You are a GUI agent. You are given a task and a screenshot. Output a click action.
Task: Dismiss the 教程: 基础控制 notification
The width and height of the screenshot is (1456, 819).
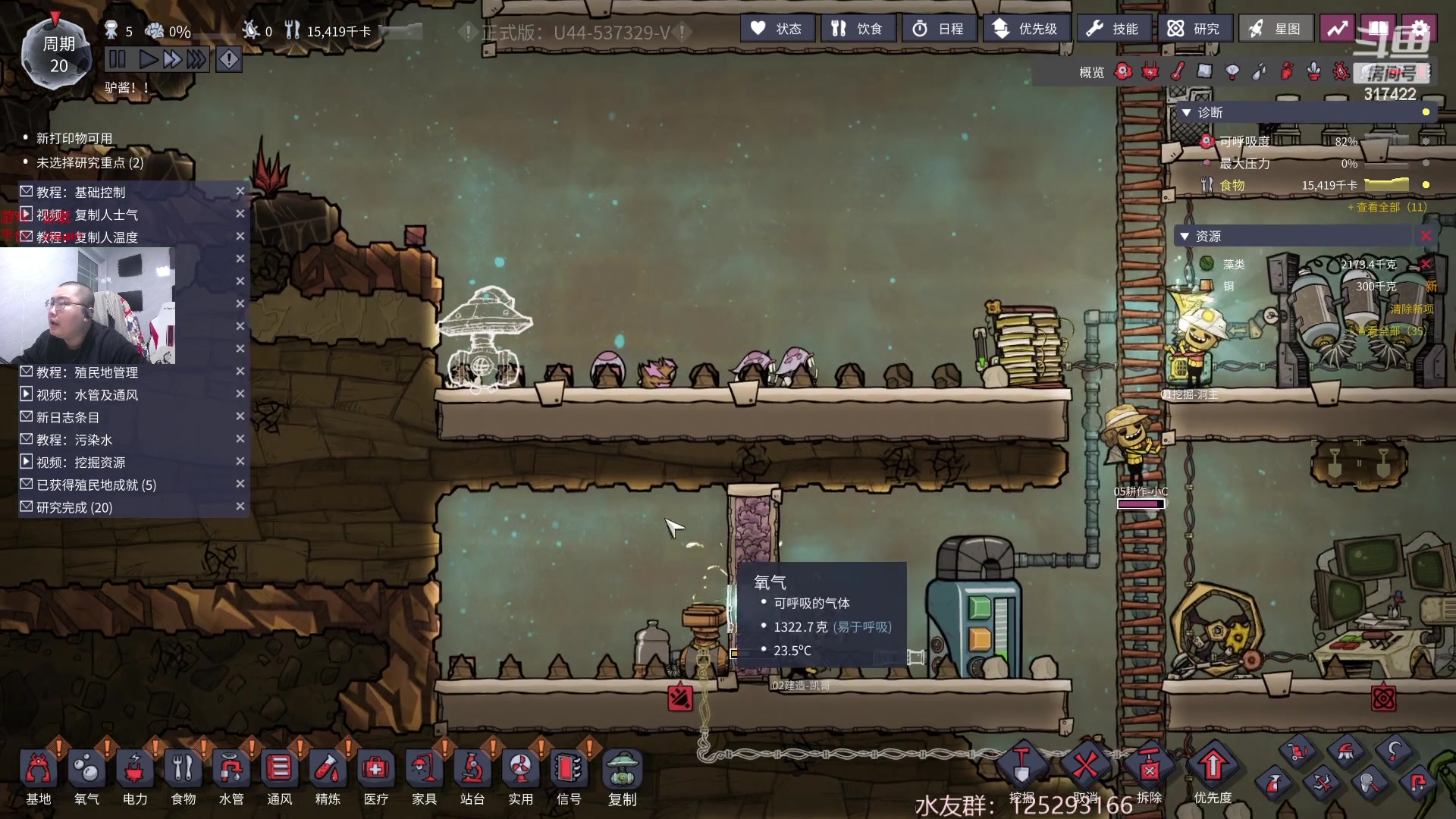click(x=240, y=192)
